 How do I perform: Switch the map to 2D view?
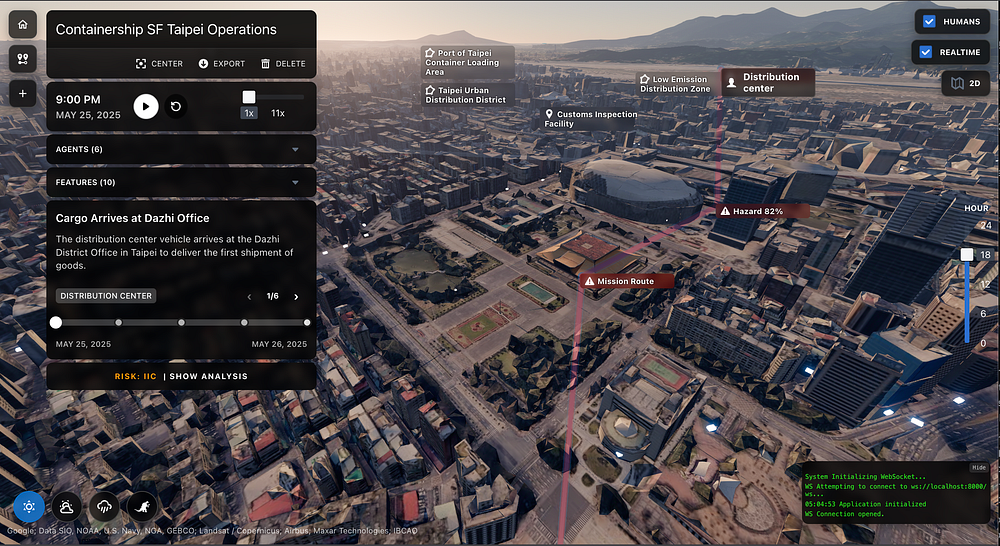click(965, 83)
